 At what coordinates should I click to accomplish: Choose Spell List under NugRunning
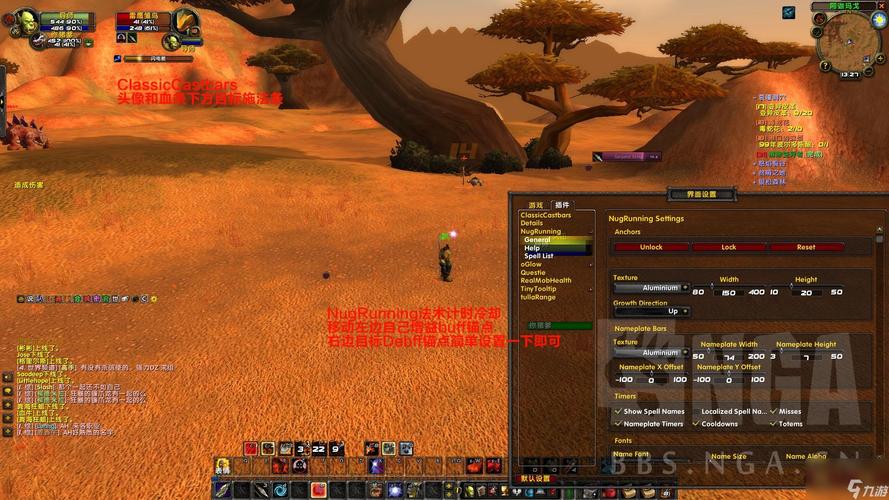[x=539, y=256]
